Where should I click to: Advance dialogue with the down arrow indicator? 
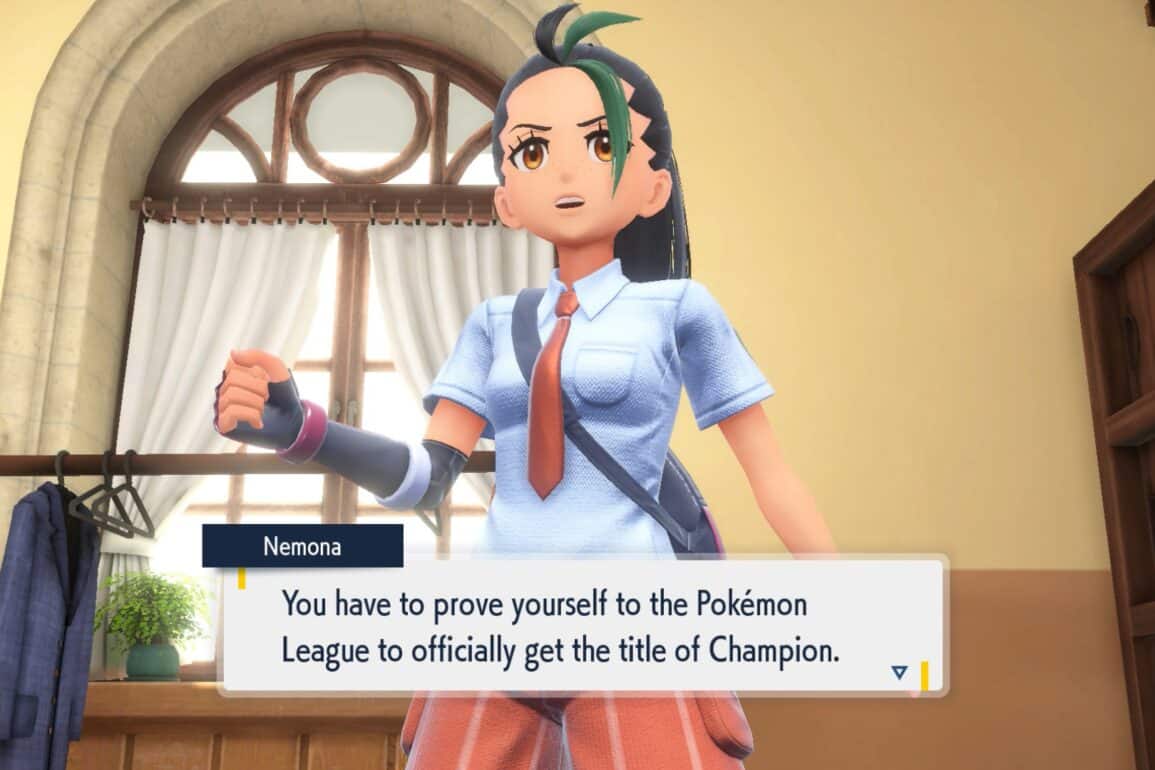(x=899, y=672)
